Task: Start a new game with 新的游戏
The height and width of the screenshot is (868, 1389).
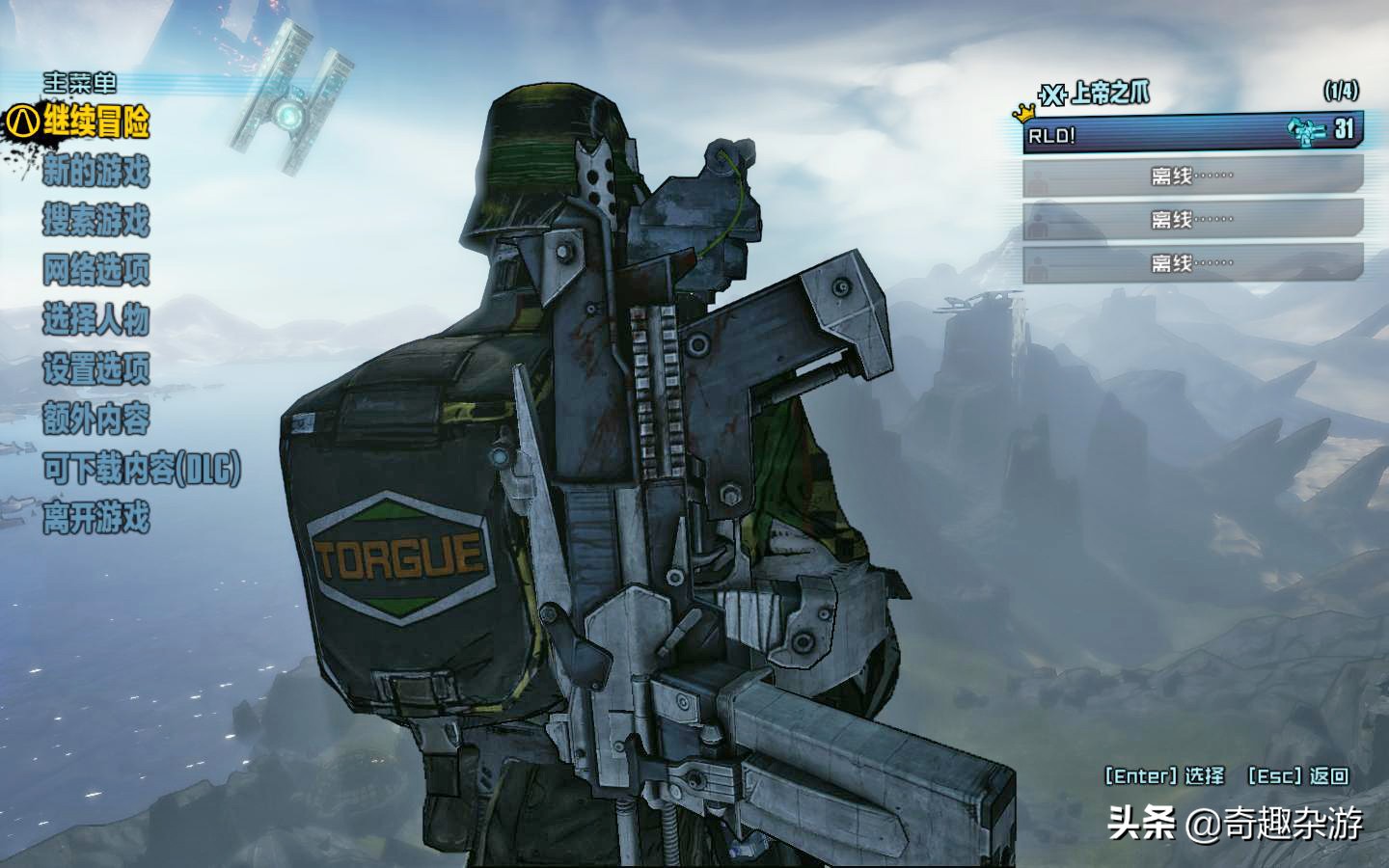Action: [95, 173]
